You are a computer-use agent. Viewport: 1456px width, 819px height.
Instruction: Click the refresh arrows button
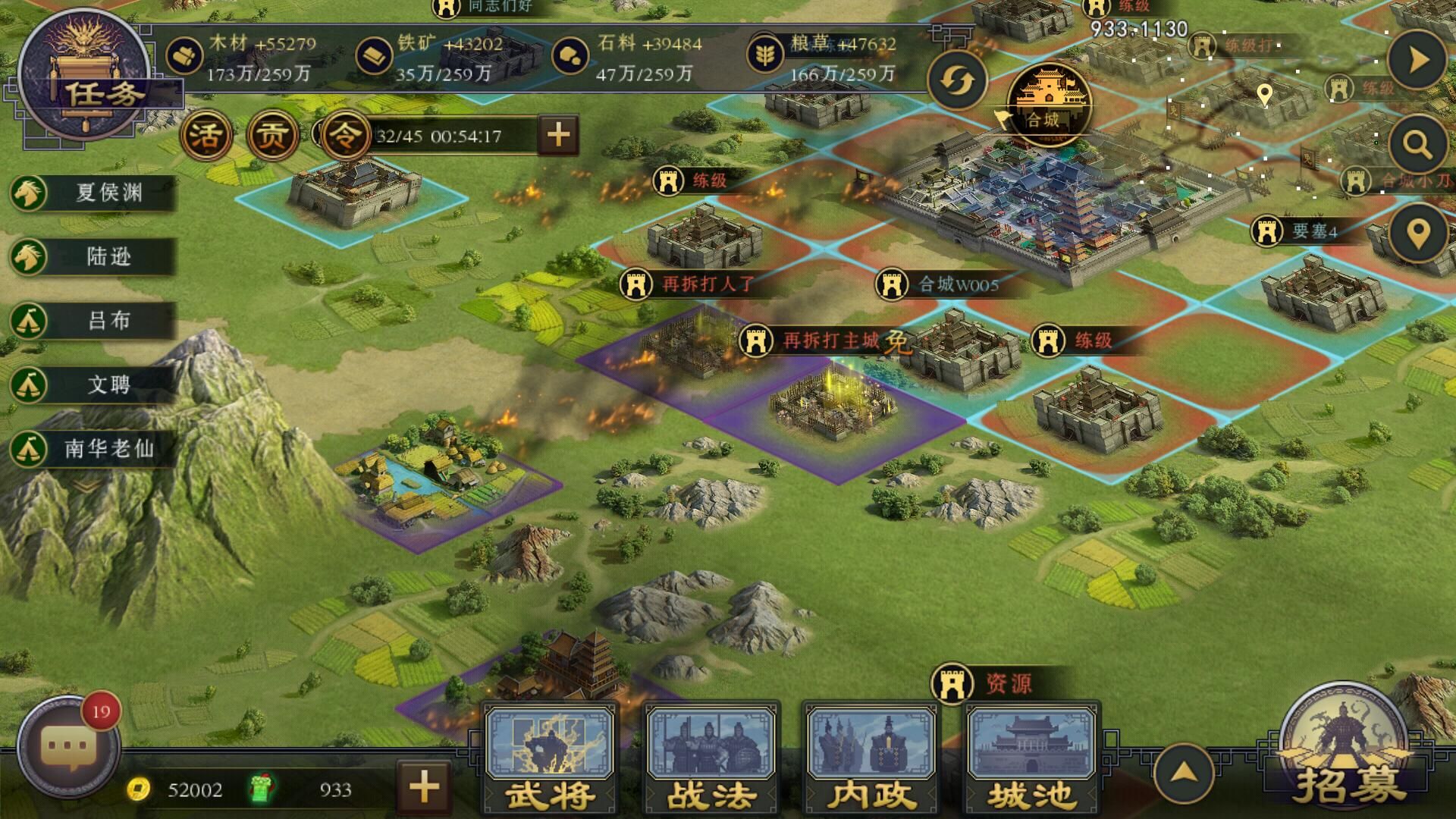[x=957, y=81]
